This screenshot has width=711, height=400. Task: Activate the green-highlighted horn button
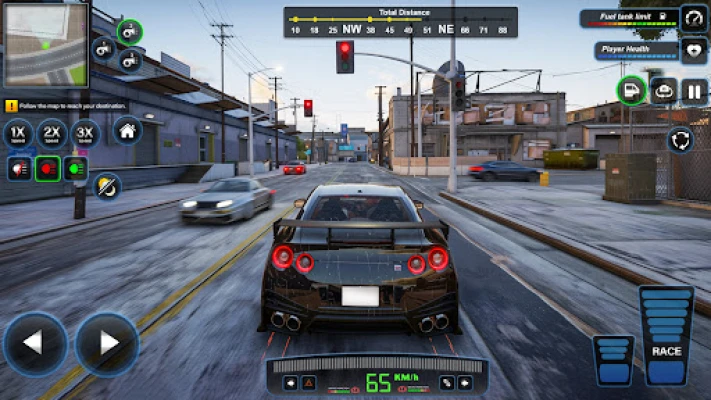[x=129, y=31]
